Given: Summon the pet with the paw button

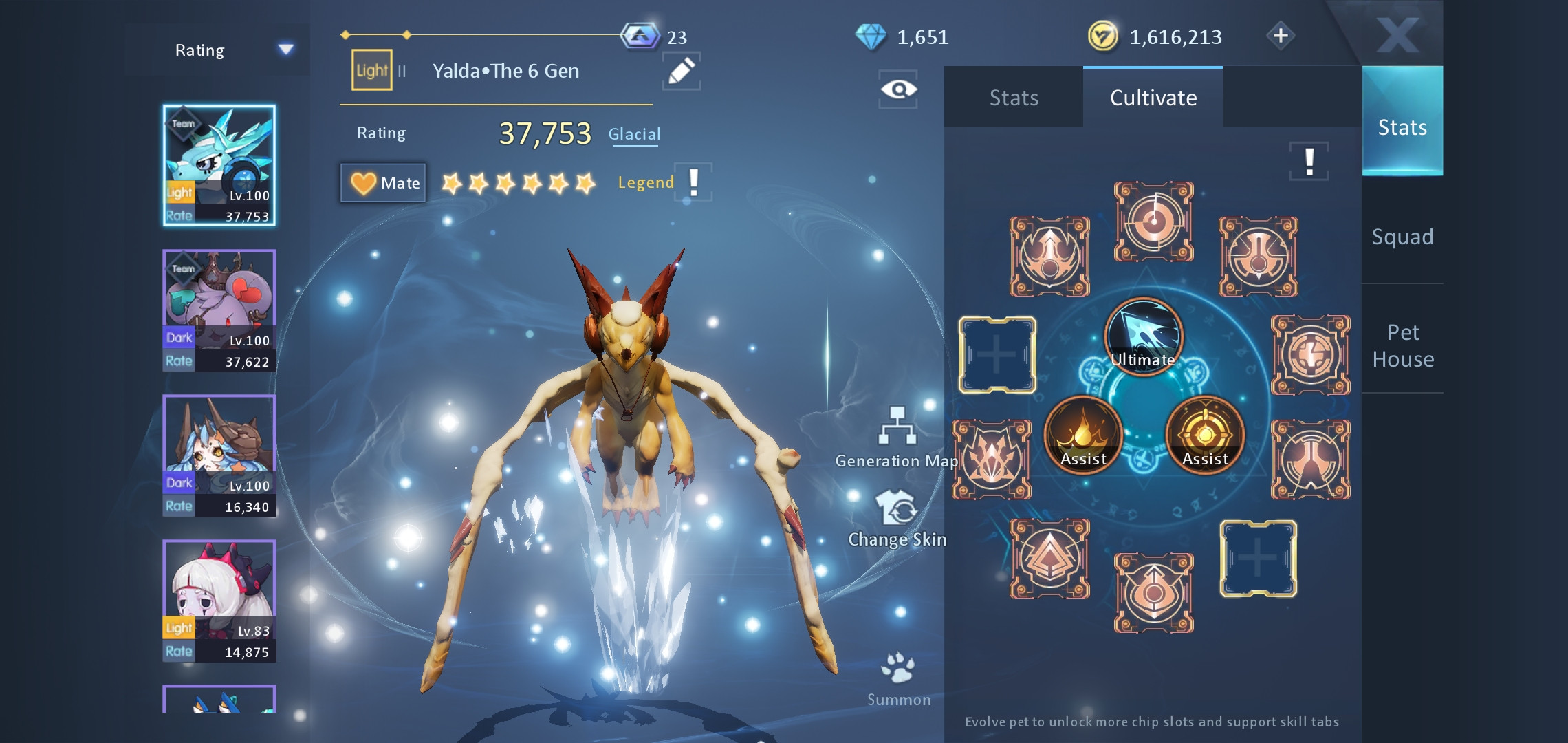Looking at the screenshot, I should [898, 679].
